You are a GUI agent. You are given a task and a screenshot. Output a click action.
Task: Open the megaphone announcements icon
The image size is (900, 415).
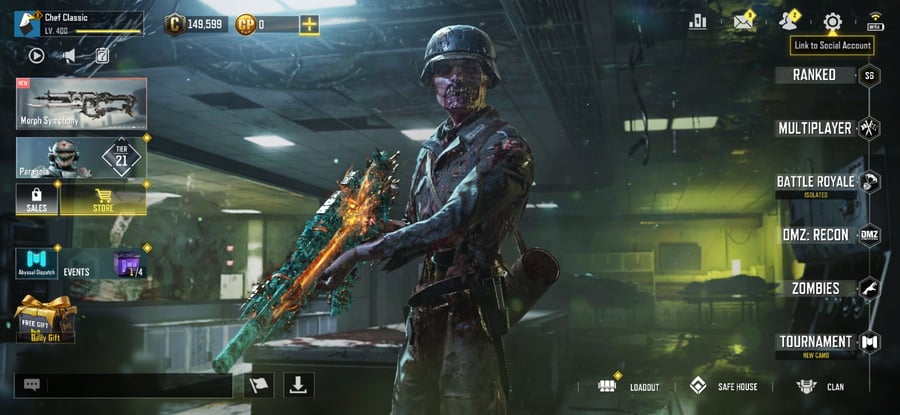point(69,56)
